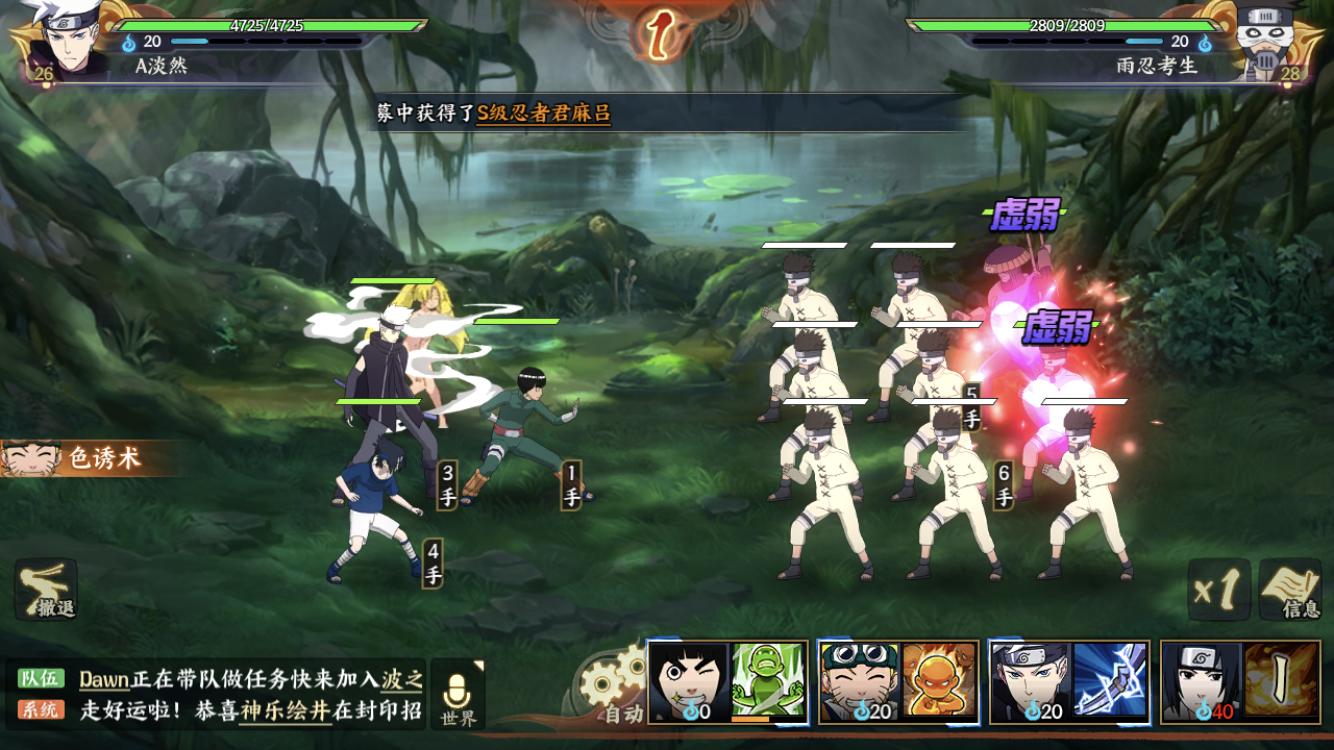The image size is (1334, 750).
Task: Tap the 撤退 retreat button
Action: (x=46, y=590)
